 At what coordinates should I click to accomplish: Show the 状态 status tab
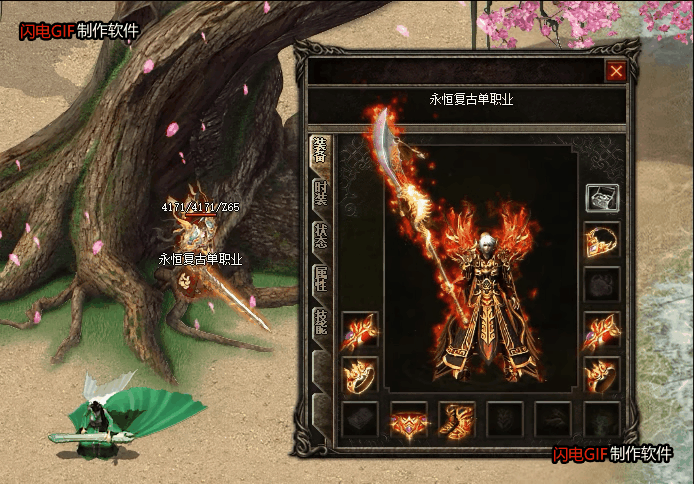coord(320,236)
